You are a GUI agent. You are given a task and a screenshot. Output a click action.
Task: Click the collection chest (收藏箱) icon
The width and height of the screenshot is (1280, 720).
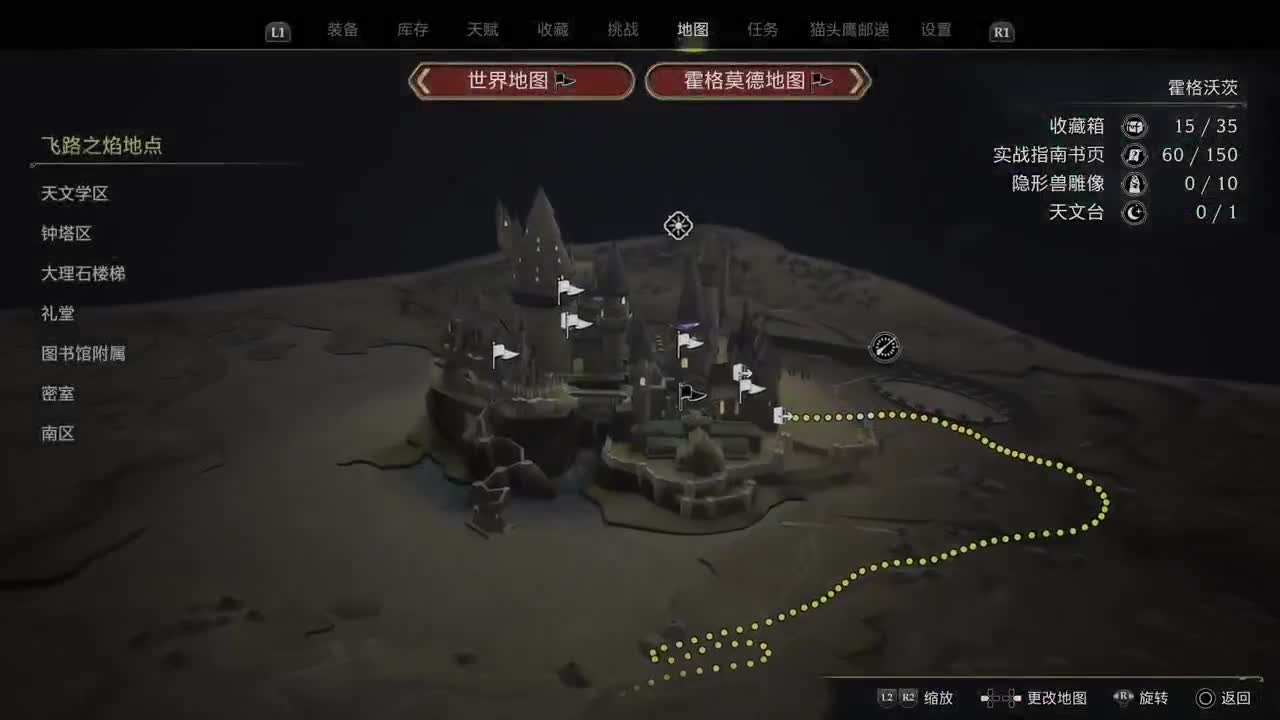(x=1134, y=126)
